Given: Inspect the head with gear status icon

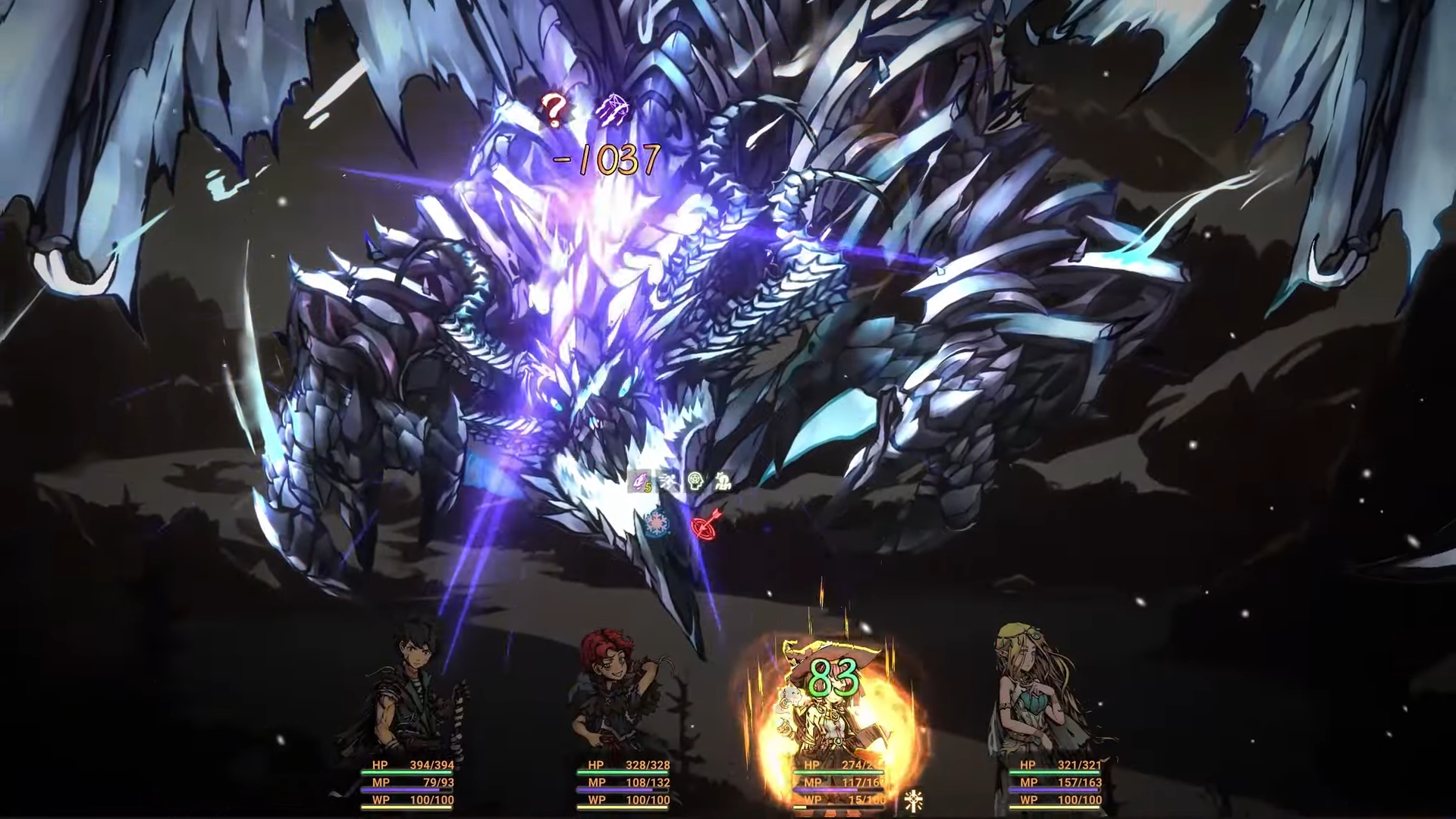Looking at the screenshot, I should tap(695, 482).
